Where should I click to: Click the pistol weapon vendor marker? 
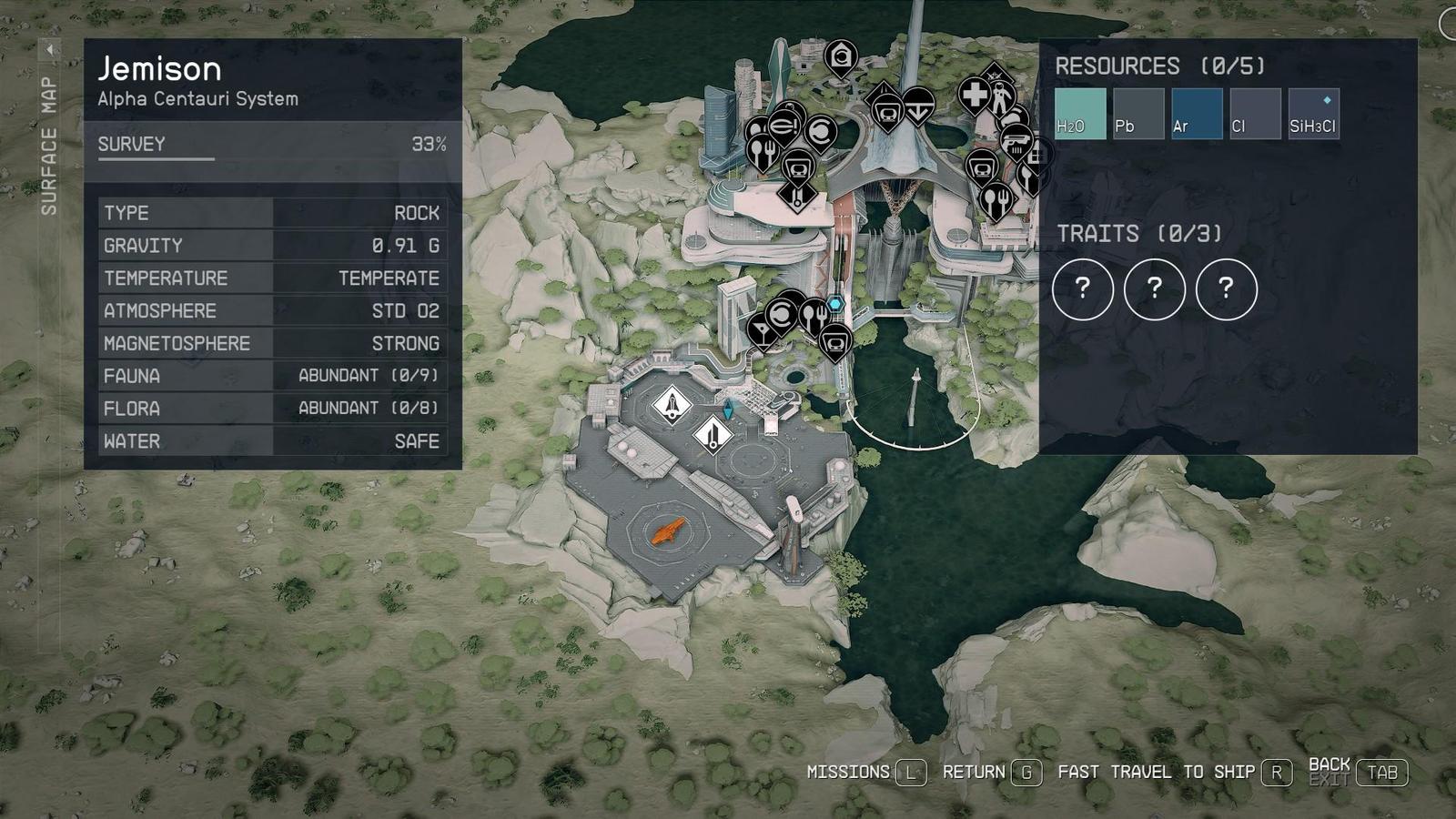[x=1016, y=141]
